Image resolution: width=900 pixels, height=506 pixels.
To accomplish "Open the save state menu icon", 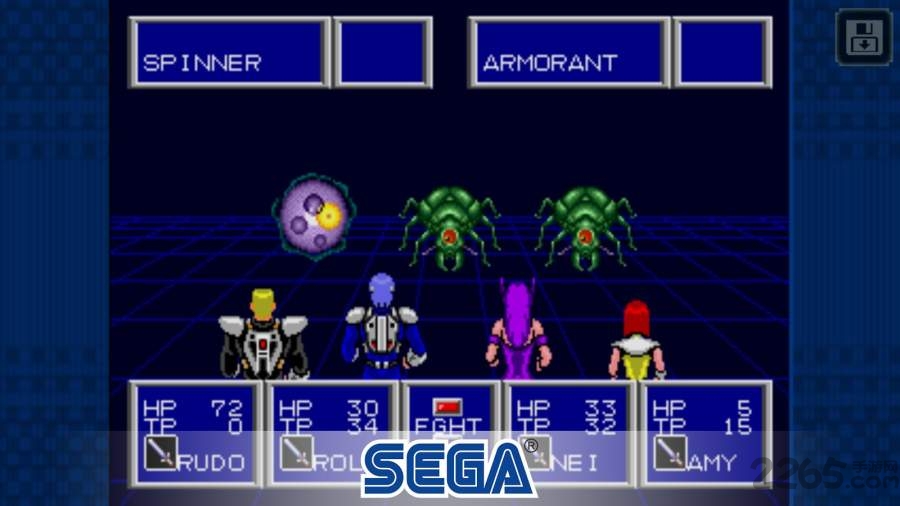I will [862, 38].
